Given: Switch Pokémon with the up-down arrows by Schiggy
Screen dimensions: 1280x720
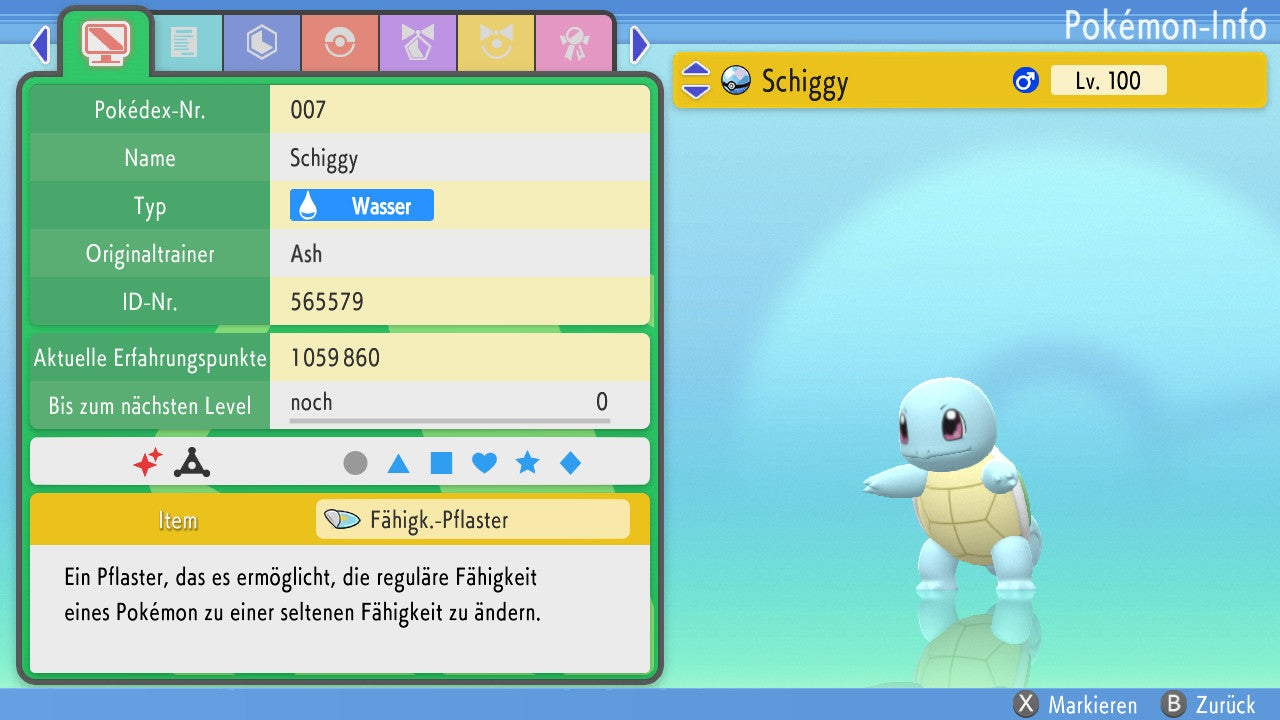Looking at the screenshot, I should click(696, 80).
